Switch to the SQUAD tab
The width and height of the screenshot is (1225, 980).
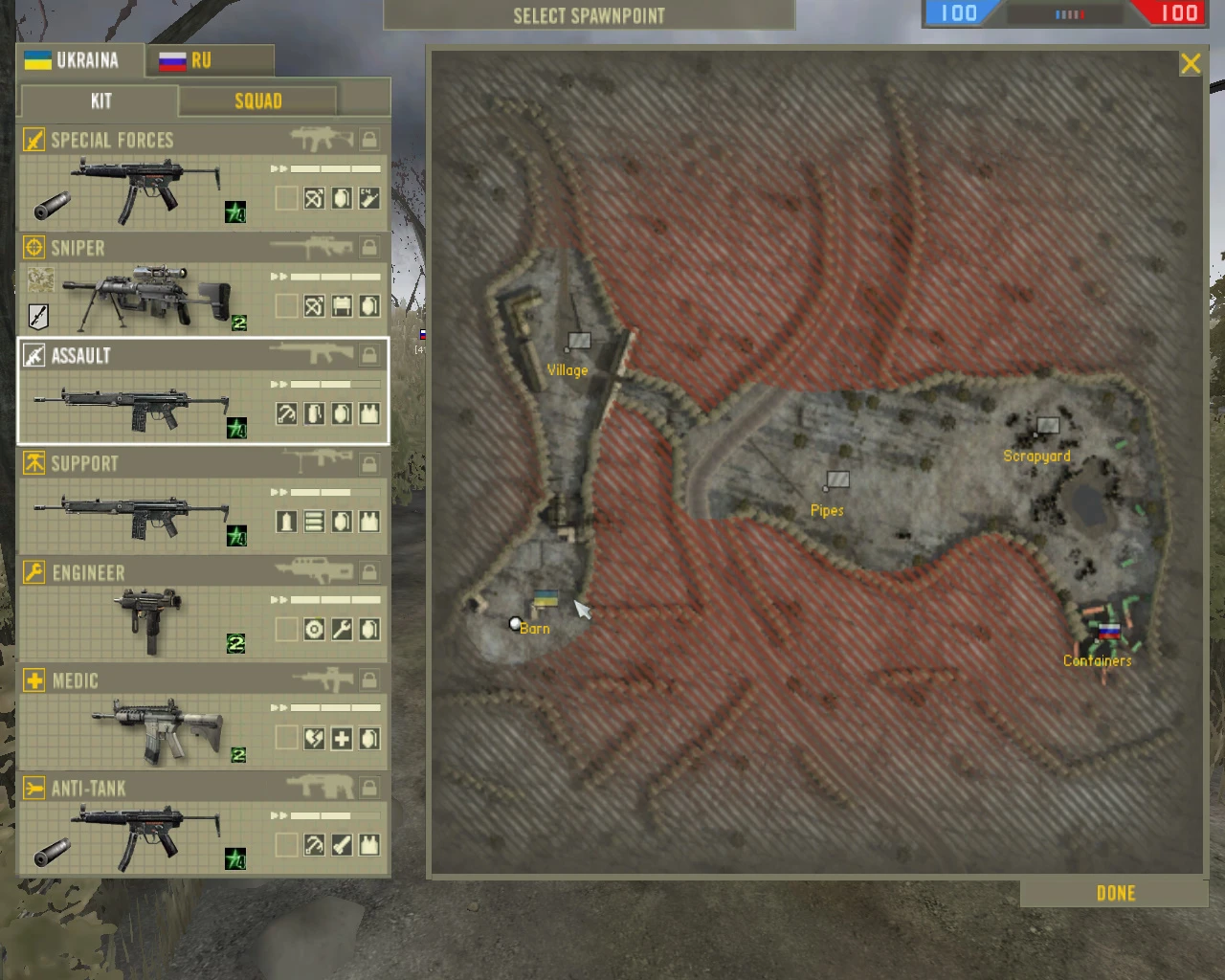coord(257,100)
